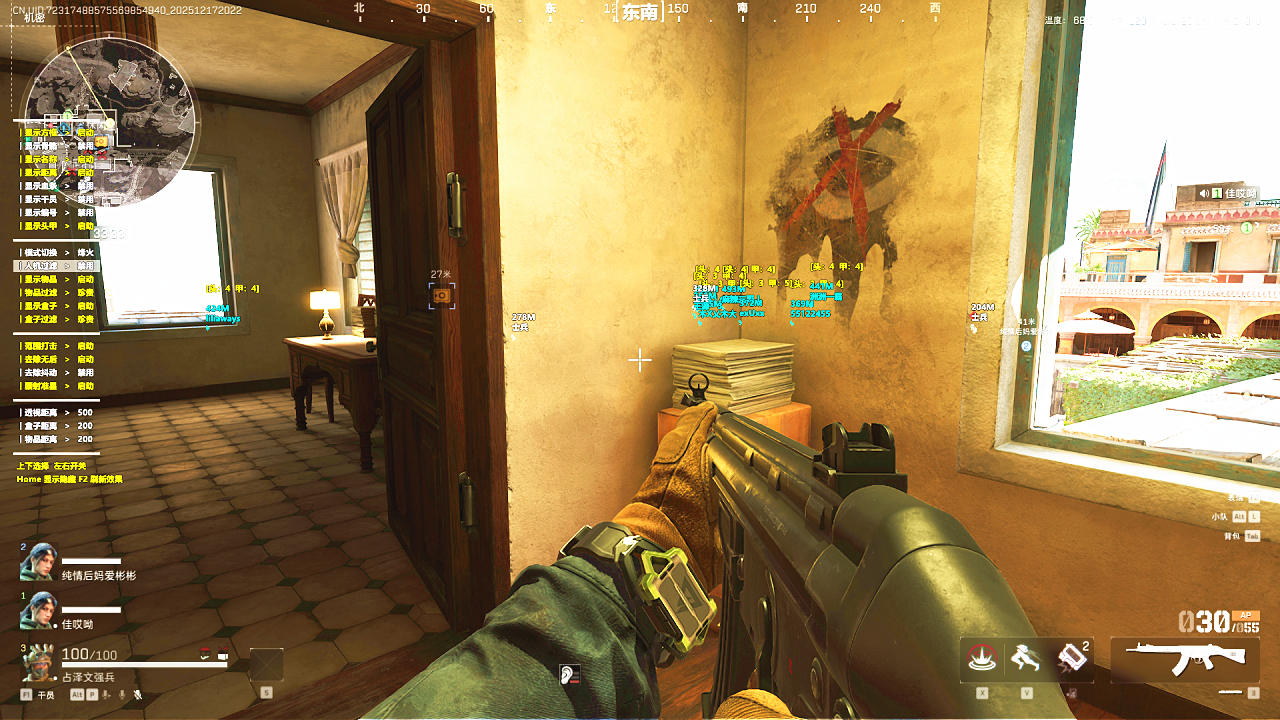Click the ear icon at bottom center

[x=570, y=675]
